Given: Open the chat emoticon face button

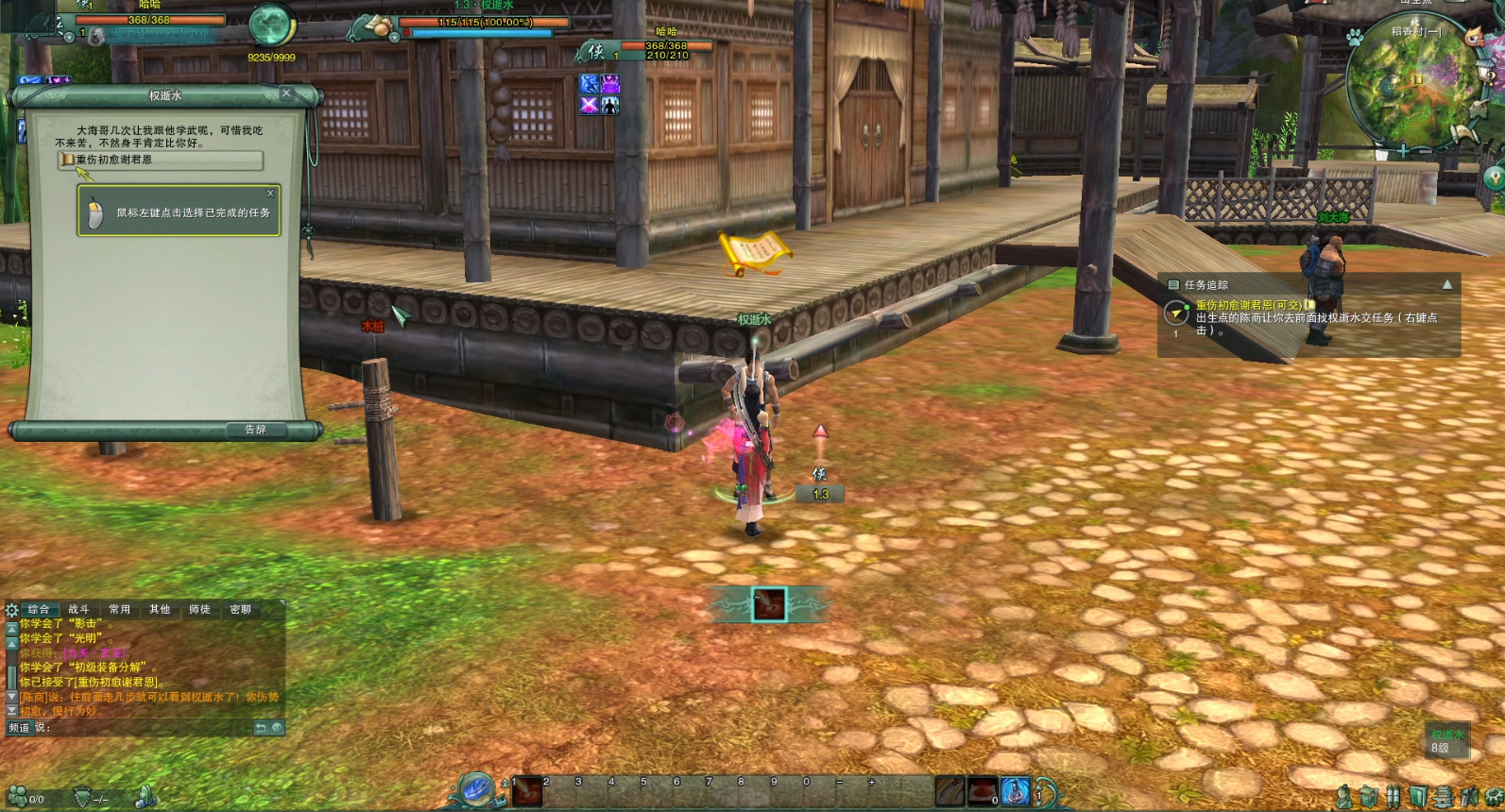Looking at the screenshot, I should click(277, 728).
